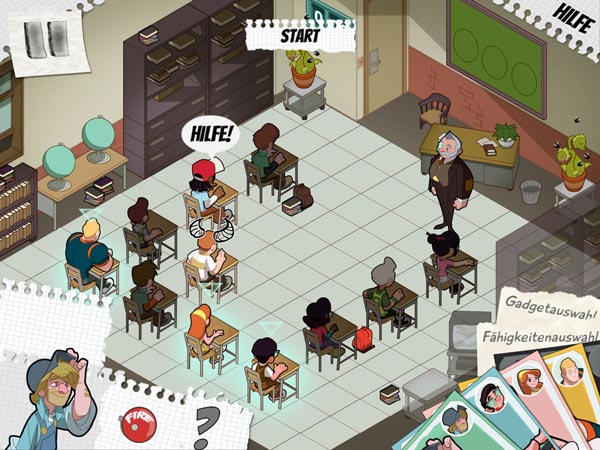Open the Gadgetauswahl tab

click(547, 302)
